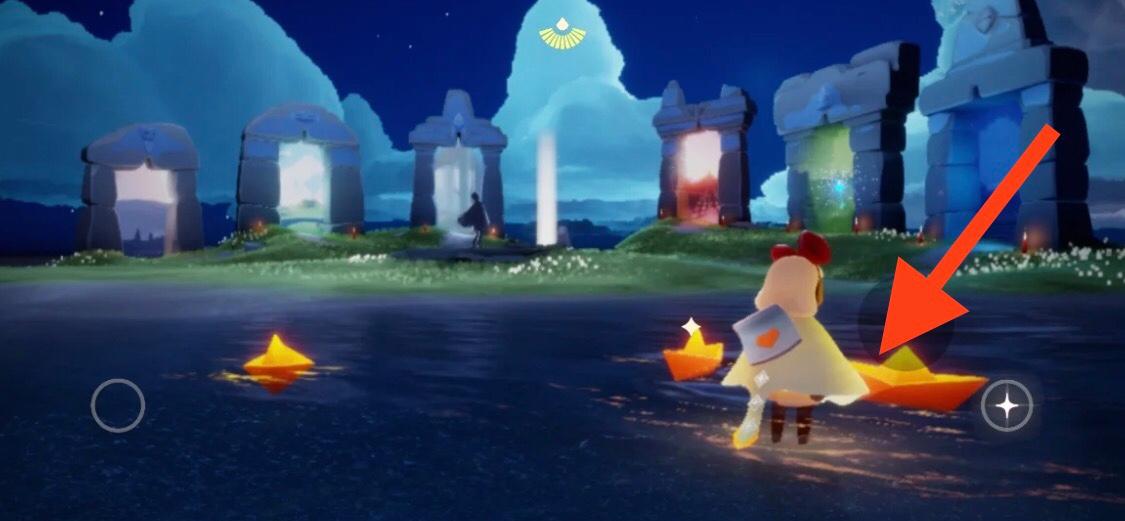
Task: Tap the dark round fly button
Action: [x=903, y=321]
